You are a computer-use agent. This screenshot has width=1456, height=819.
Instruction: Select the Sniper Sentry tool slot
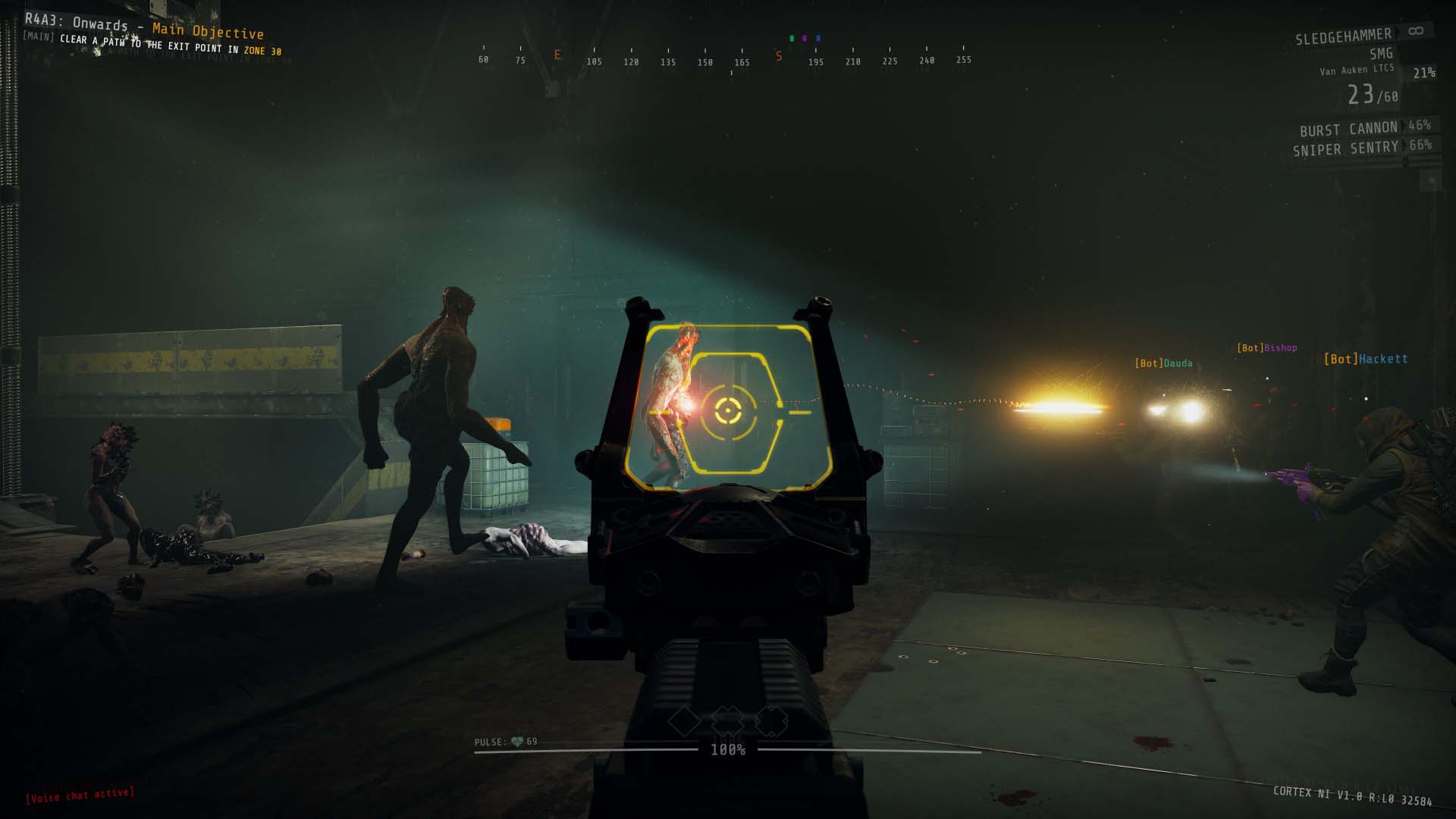click(1345, 149)
